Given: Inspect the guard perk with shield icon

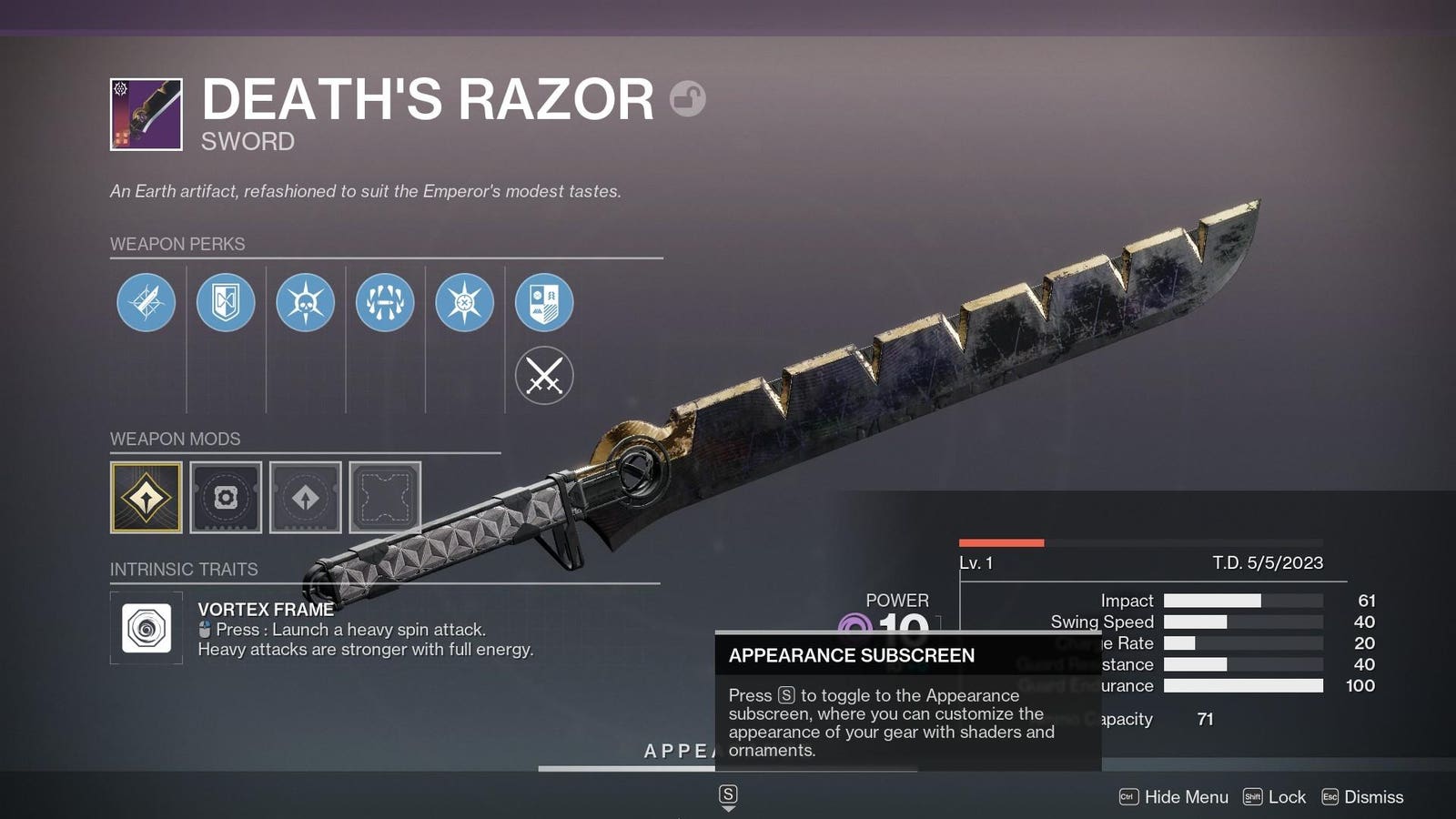Looking at the screenshot, I should pos(226,302).
